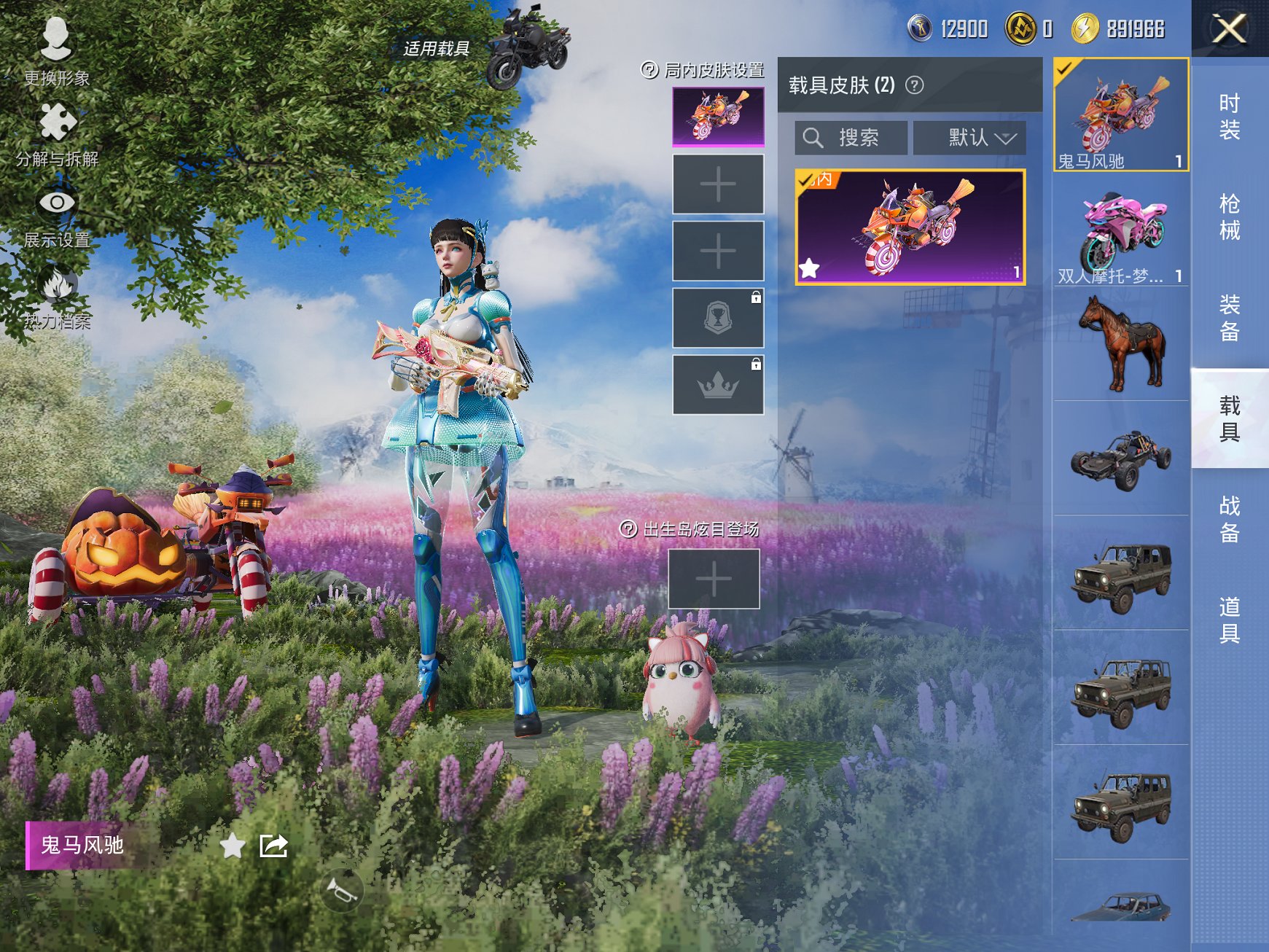Favorite the skin with the star button
Viewport: 1269px width, 952px height.
[x=233, y=846]
